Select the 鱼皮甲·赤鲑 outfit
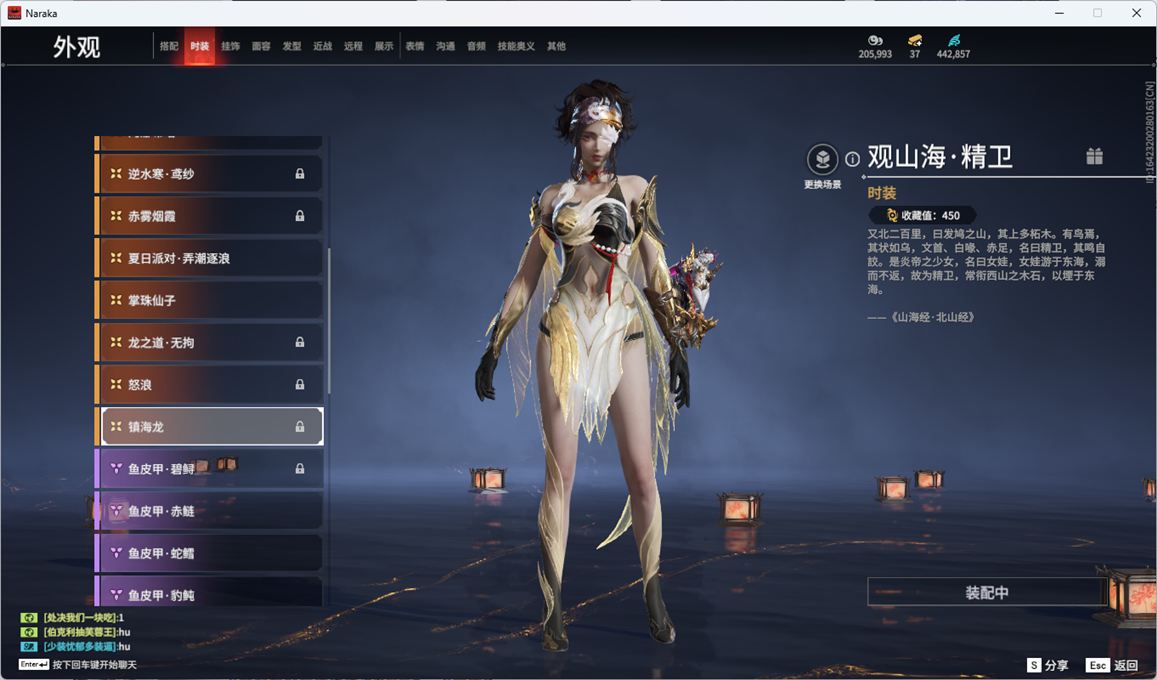Image resolution: width=1157 pixels, height=680 pixels. pyautogui.click(x=210, y=511)
